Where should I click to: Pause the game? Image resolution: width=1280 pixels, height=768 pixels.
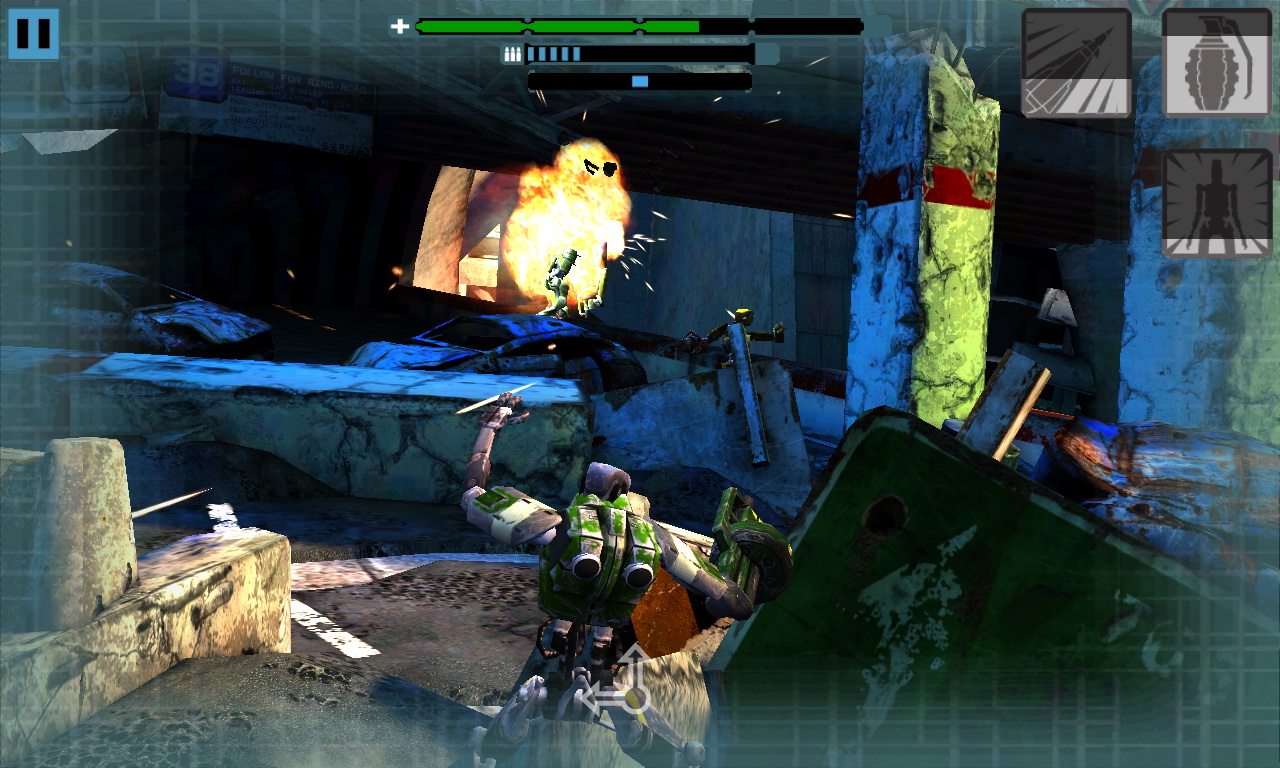point(33,34)
